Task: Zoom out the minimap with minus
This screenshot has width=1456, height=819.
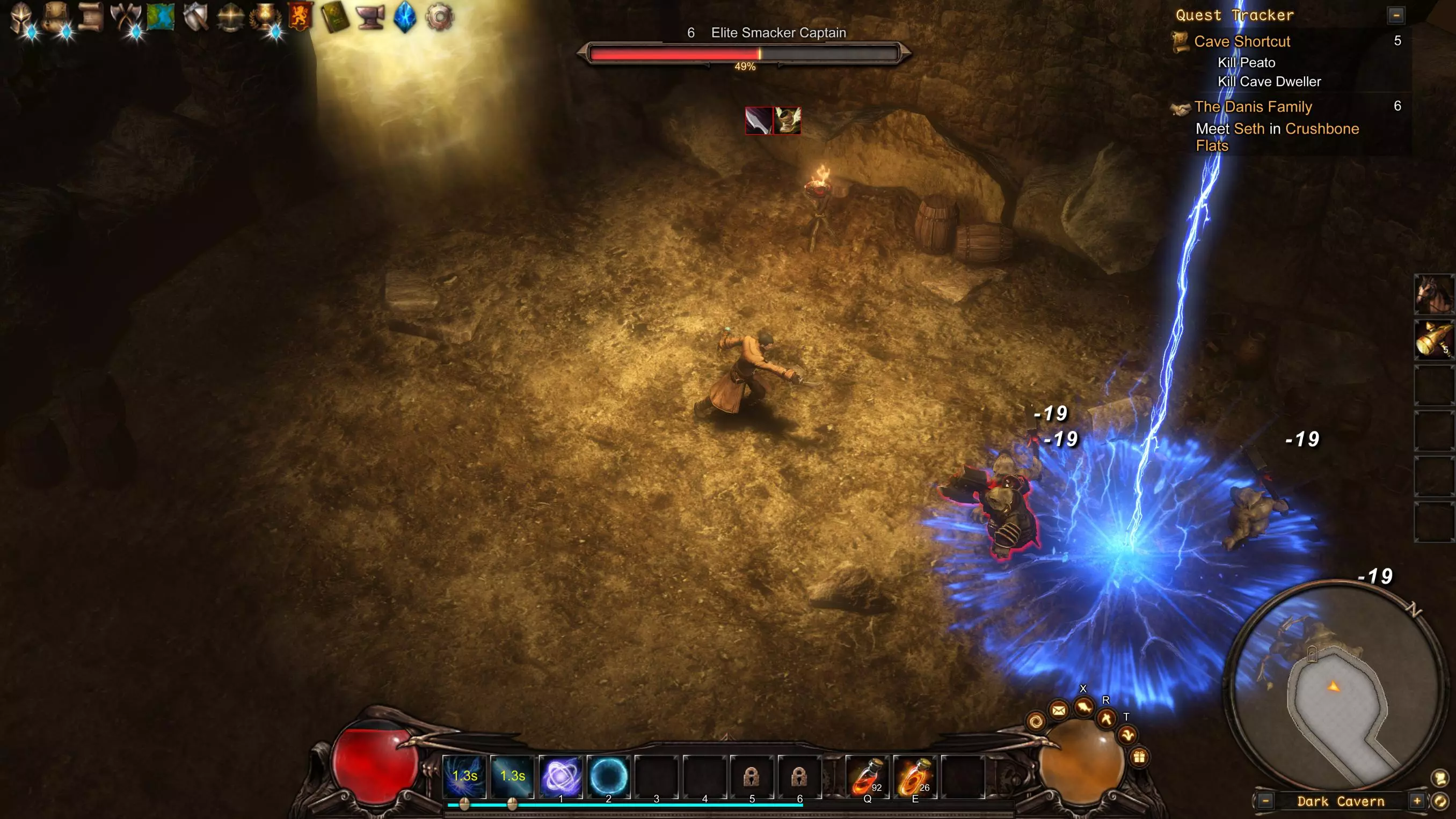Action: pos(1265,801)
